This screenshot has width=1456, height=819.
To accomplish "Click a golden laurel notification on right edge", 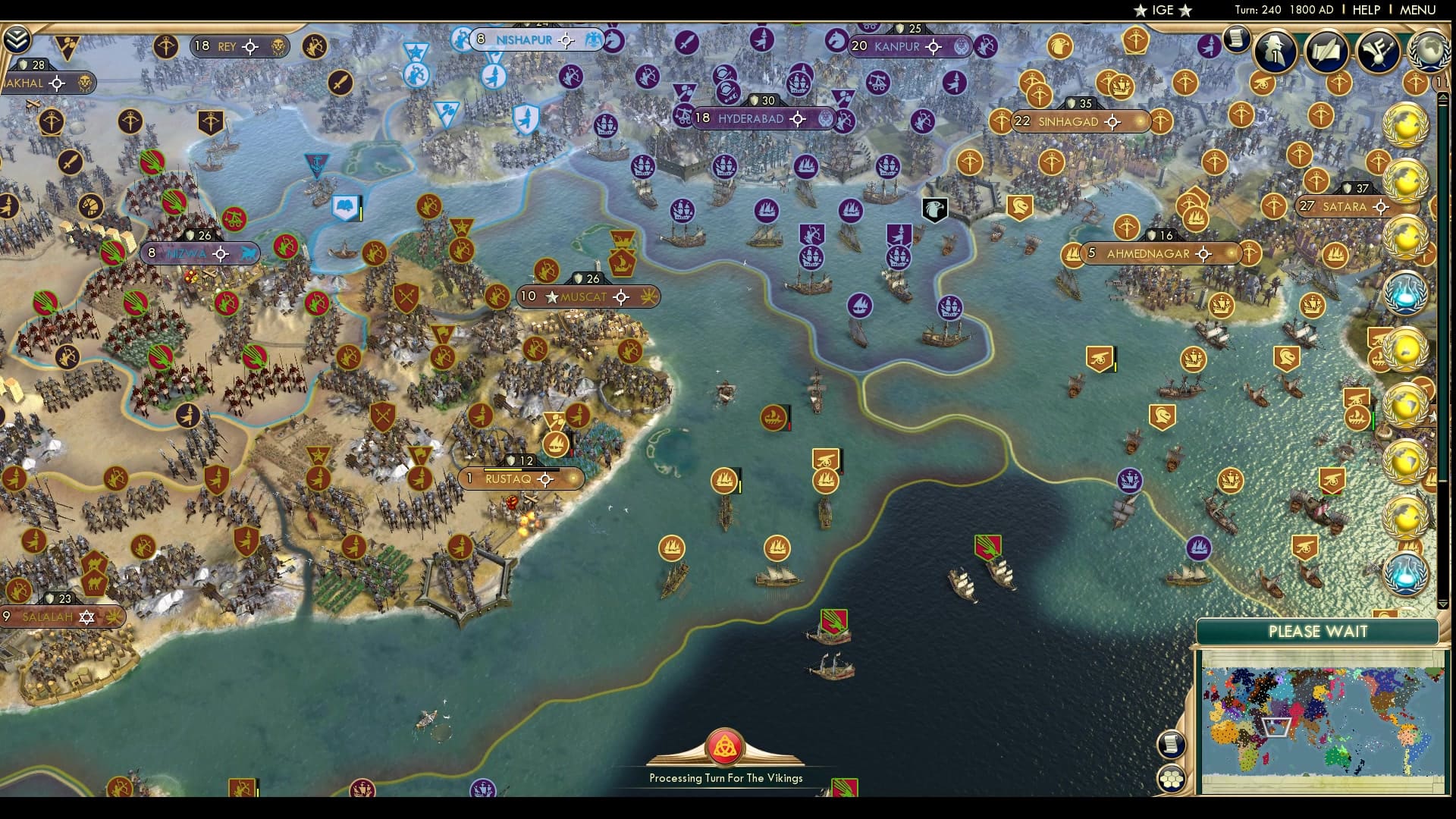I will pyautogui.click(x=1407, y=123).
